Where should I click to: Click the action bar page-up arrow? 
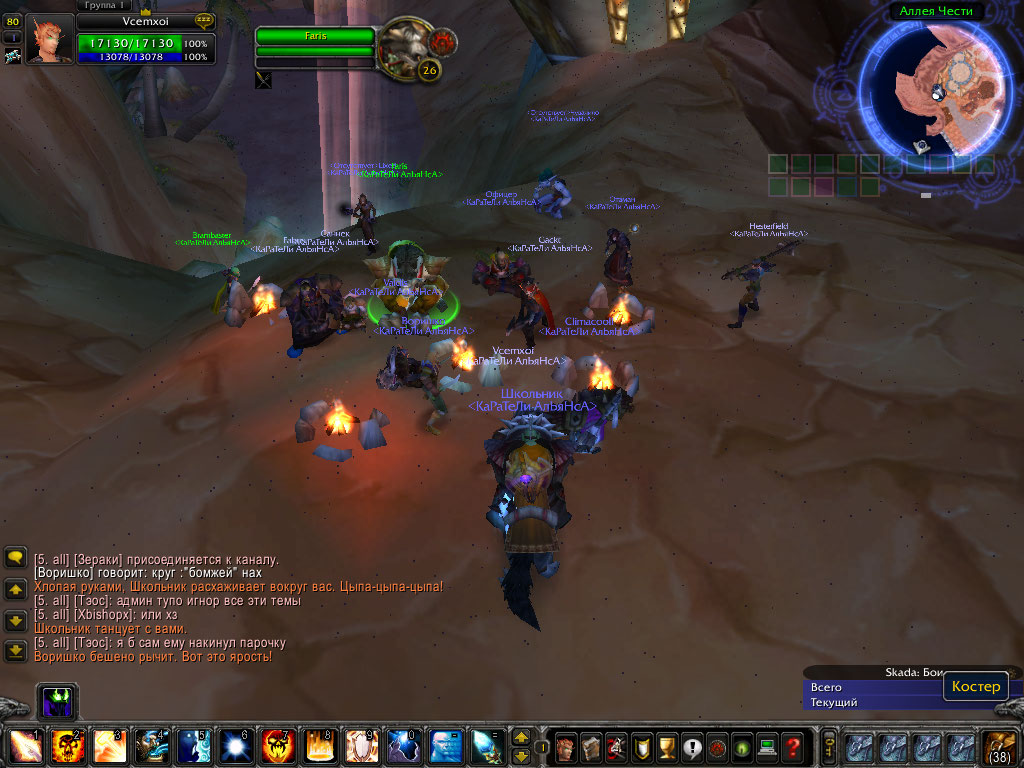(x=521, y=737)
